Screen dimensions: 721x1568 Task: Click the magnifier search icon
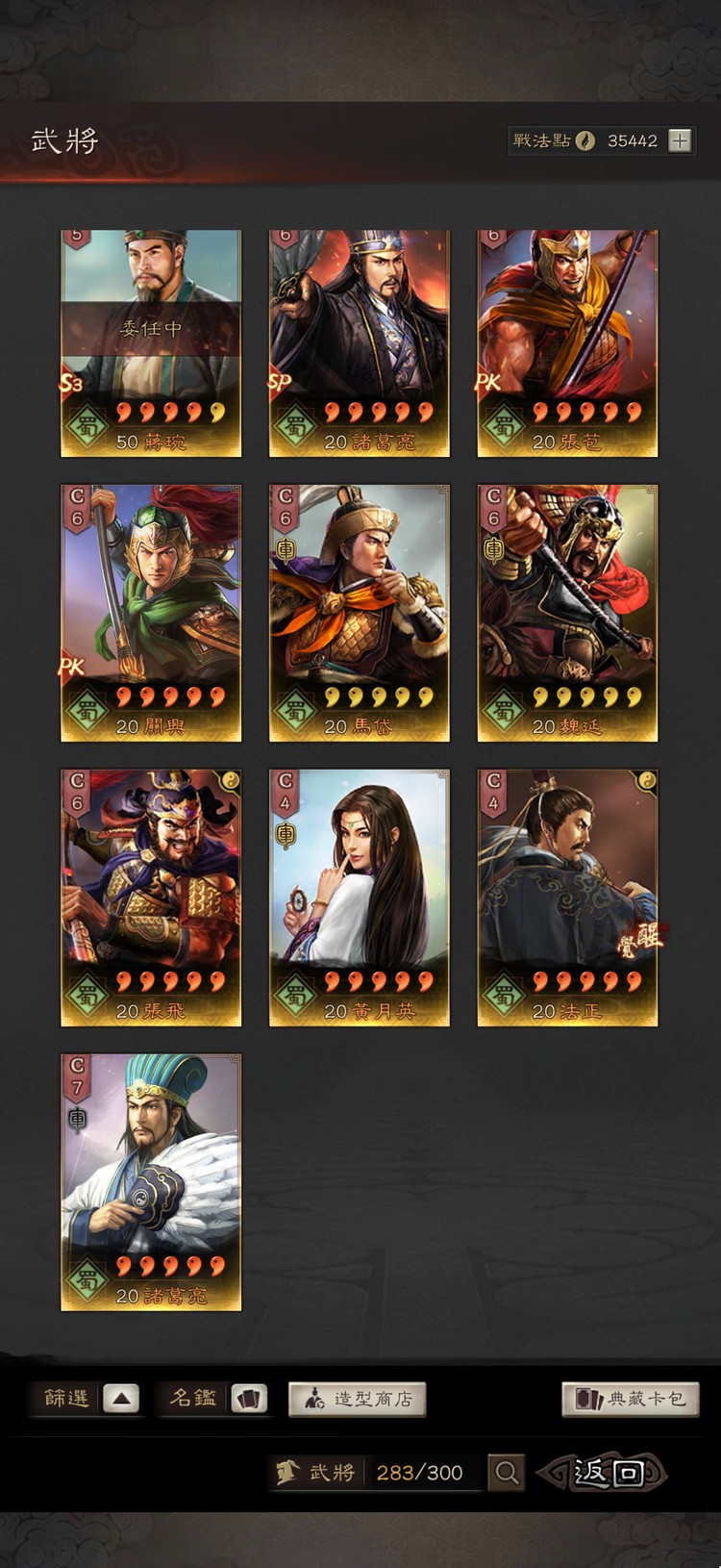pos(507,1472)
